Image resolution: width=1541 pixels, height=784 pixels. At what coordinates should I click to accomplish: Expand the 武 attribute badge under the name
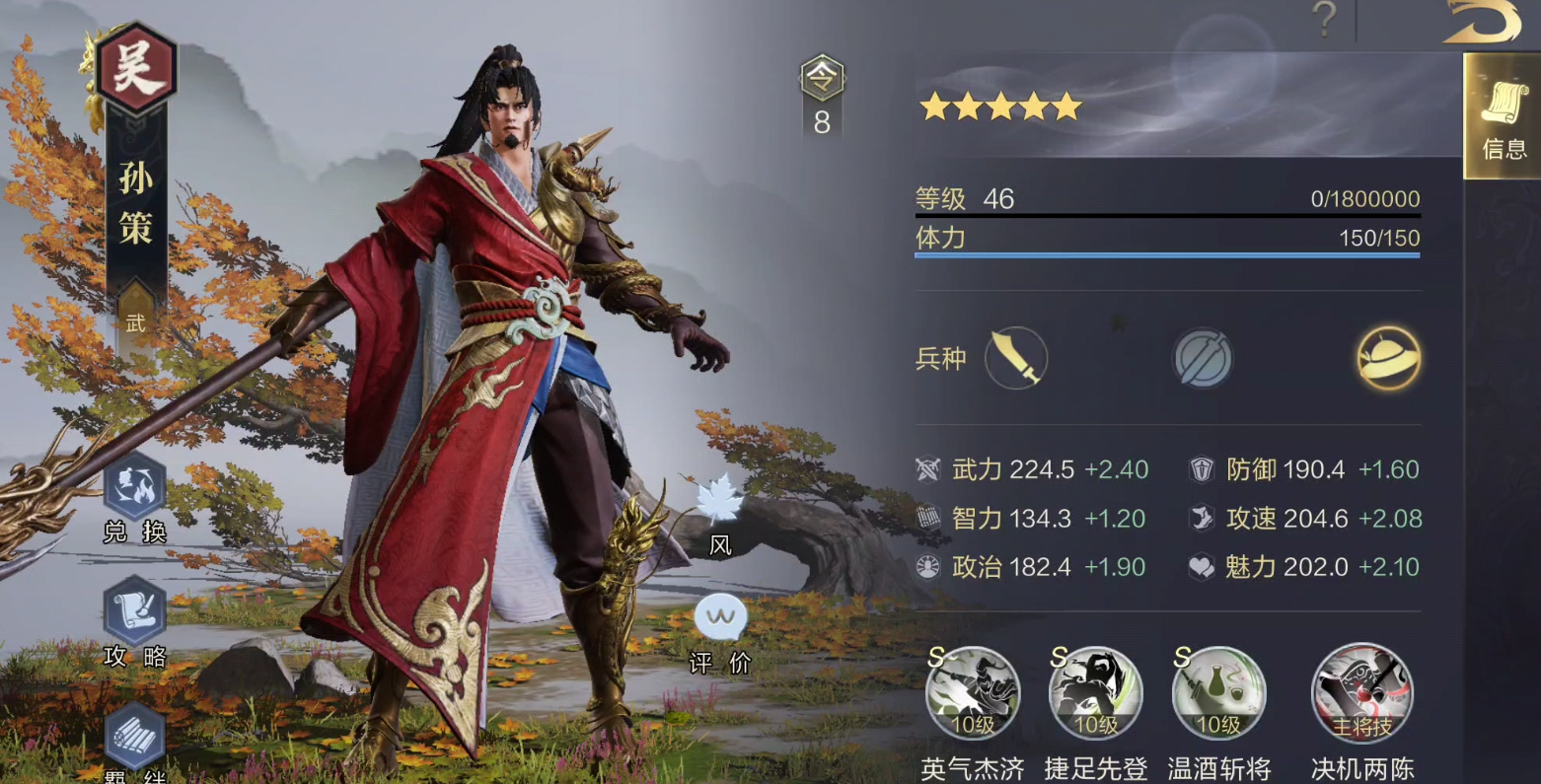135,322
